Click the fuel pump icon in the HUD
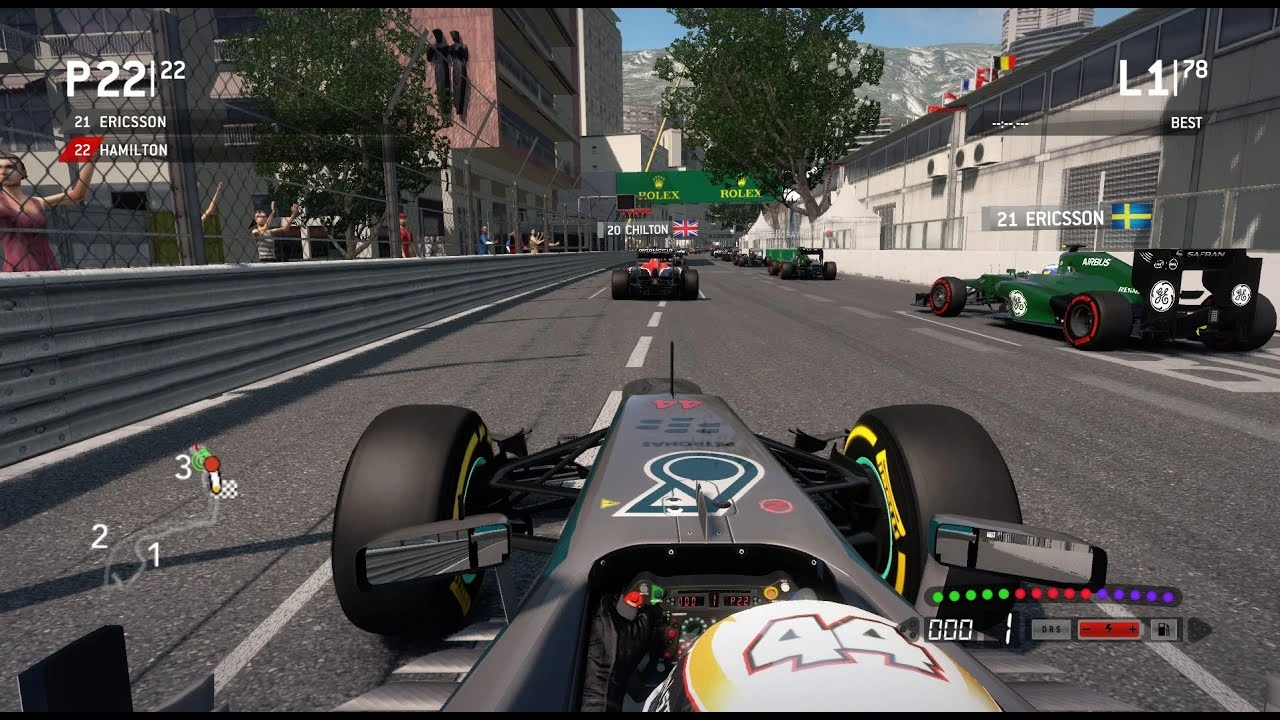The height and width of the screenshot is (720, 1280). pyautogui.click(x=1164, y=629)
